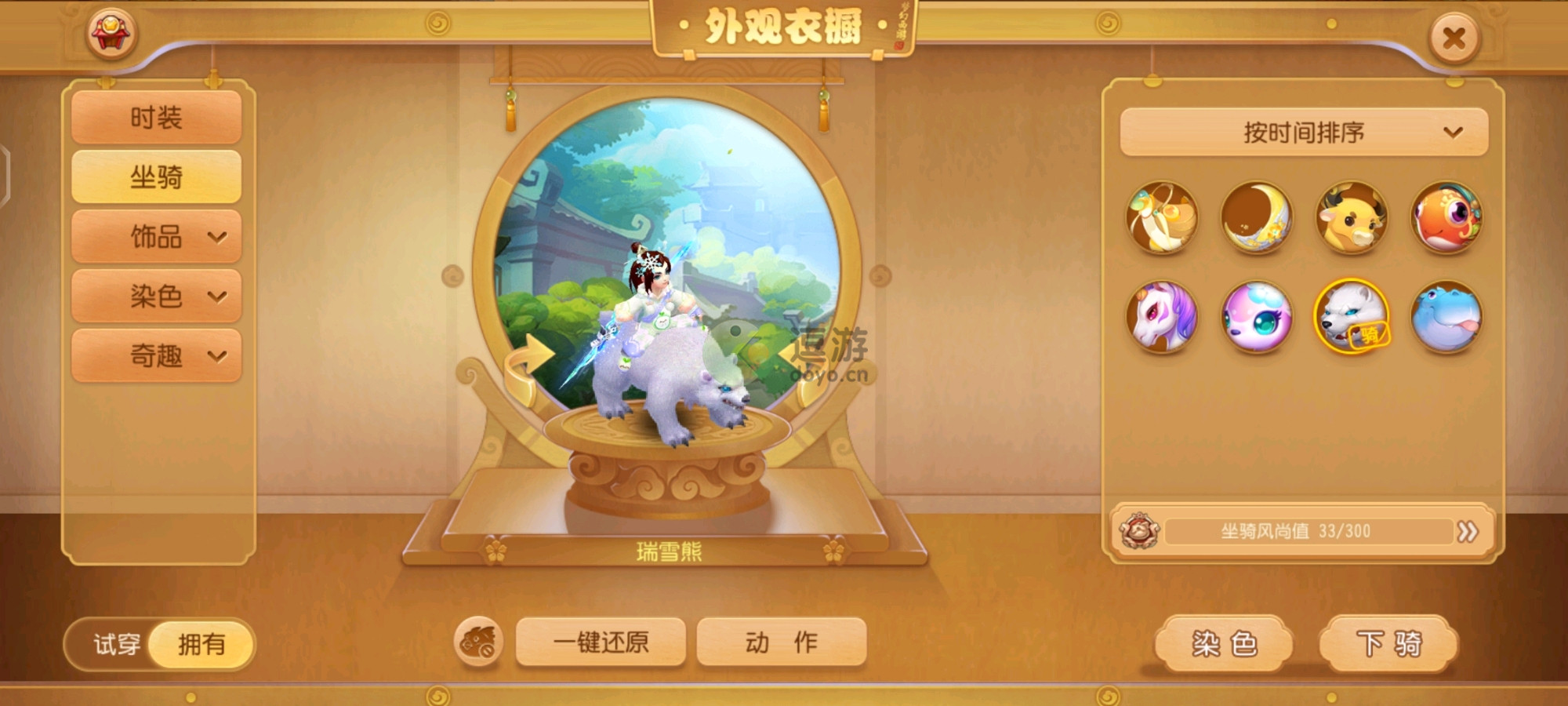Expand the 饰品 accessories category
The height and width of the screenshot is (706, 1568).
click(x=155, y=237)
